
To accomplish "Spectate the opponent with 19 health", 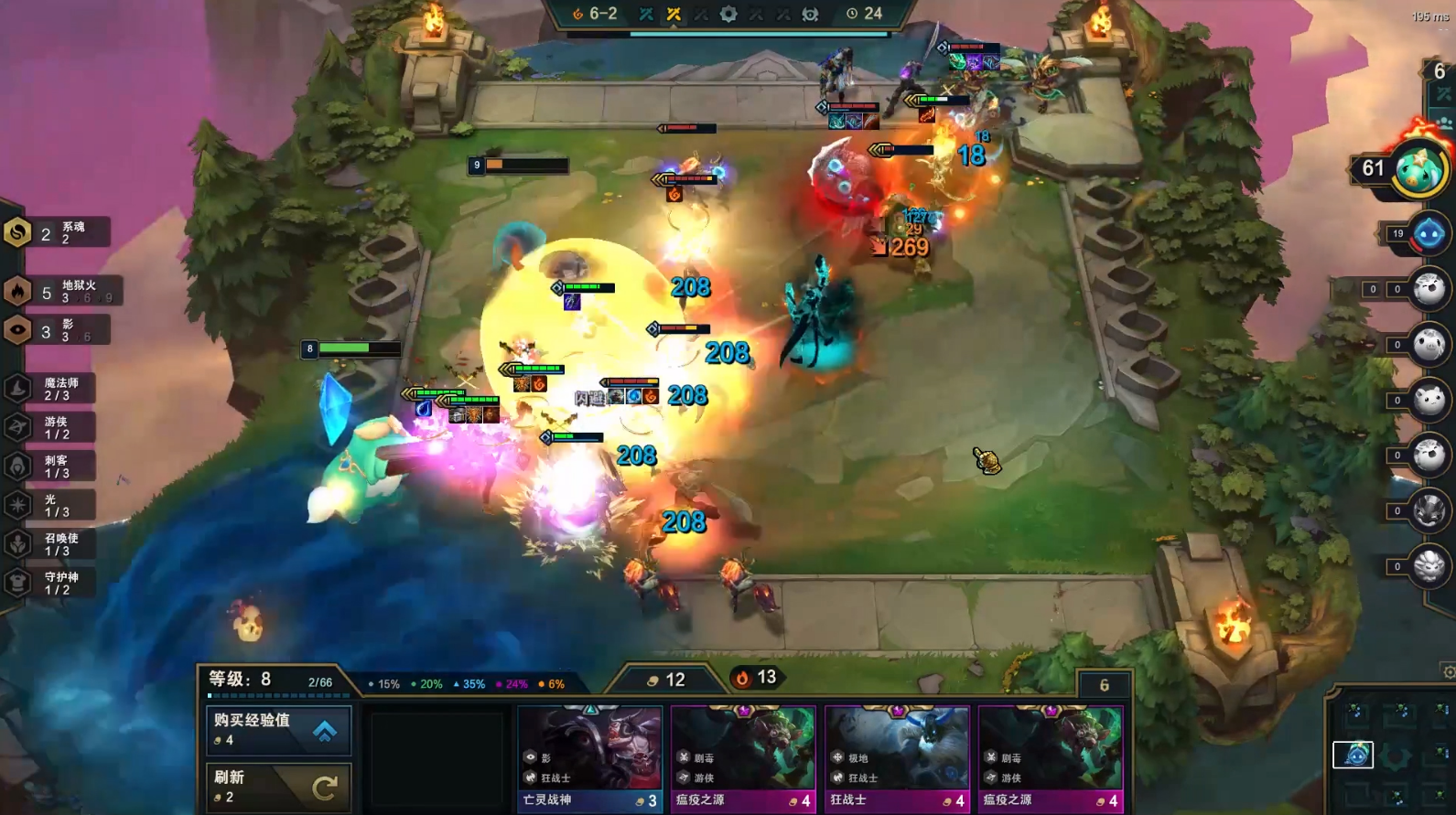I will pyautogui.click(x=1428, y=234).
